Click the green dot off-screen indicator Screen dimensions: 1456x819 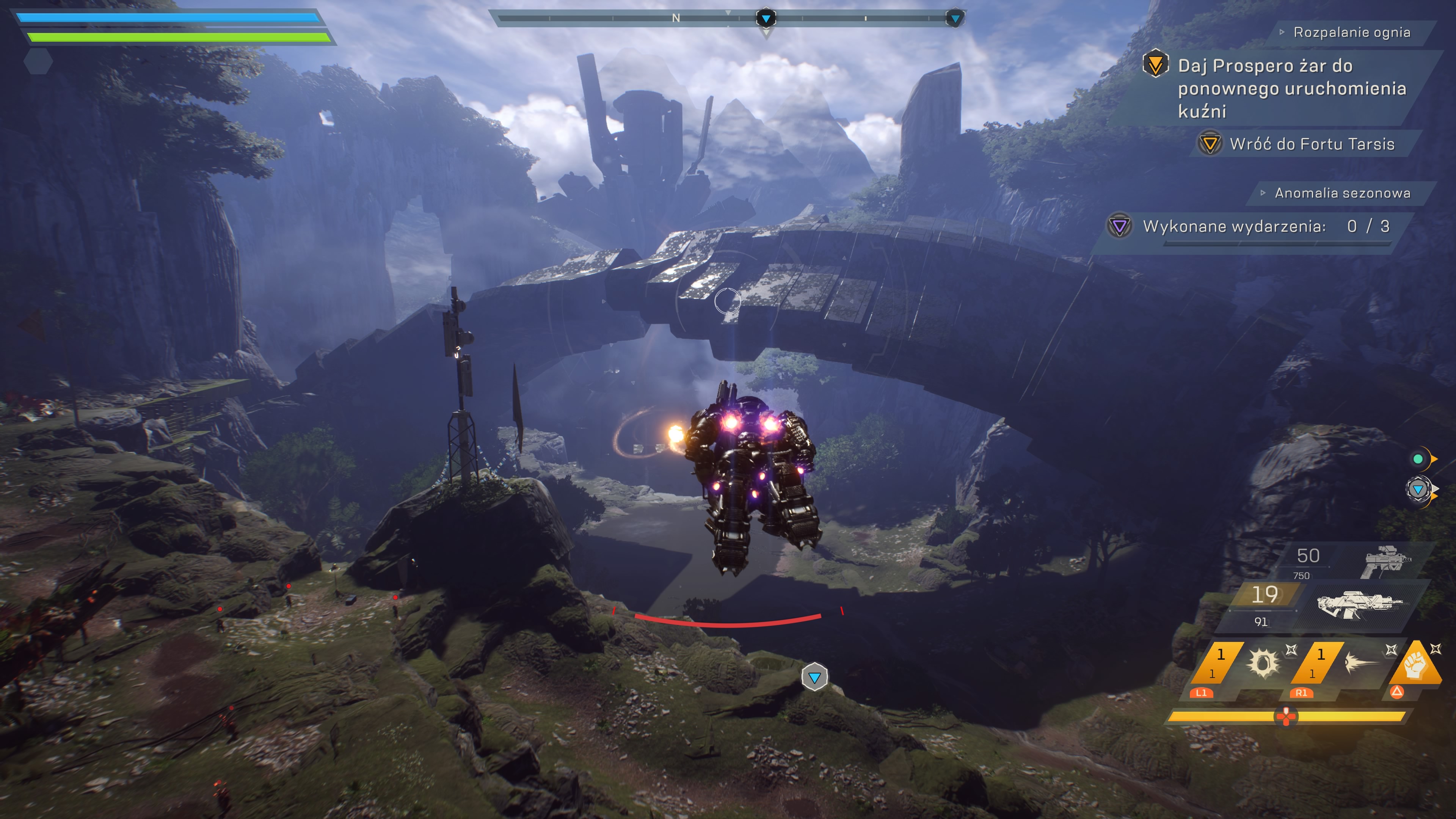tap(1418, 459)
